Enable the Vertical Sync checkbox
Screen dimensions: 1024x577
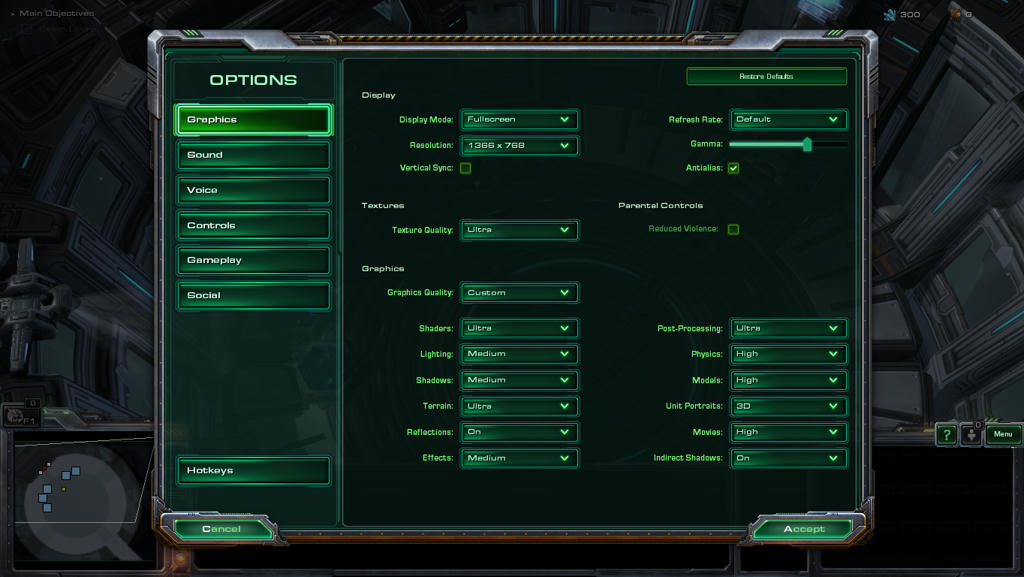466,168
